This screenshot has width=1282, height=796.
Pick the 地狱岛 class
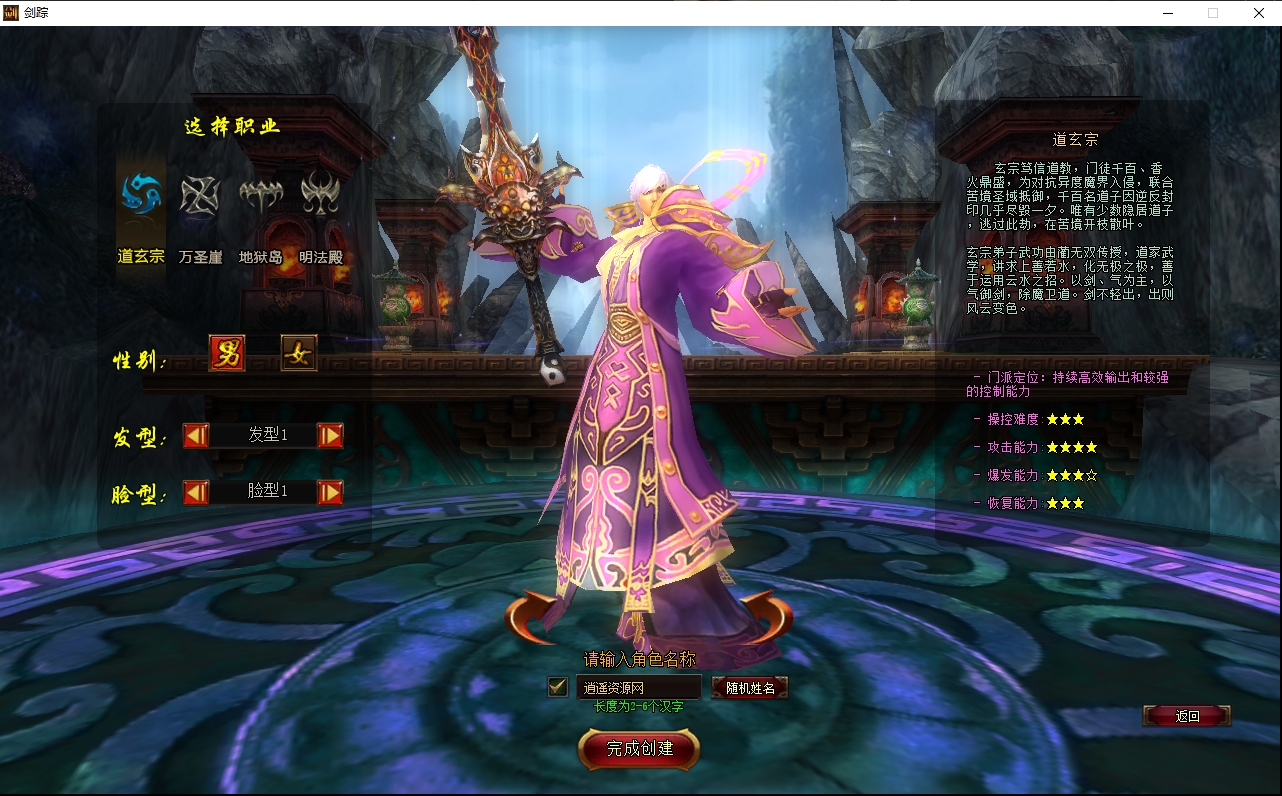pos(260,195)
